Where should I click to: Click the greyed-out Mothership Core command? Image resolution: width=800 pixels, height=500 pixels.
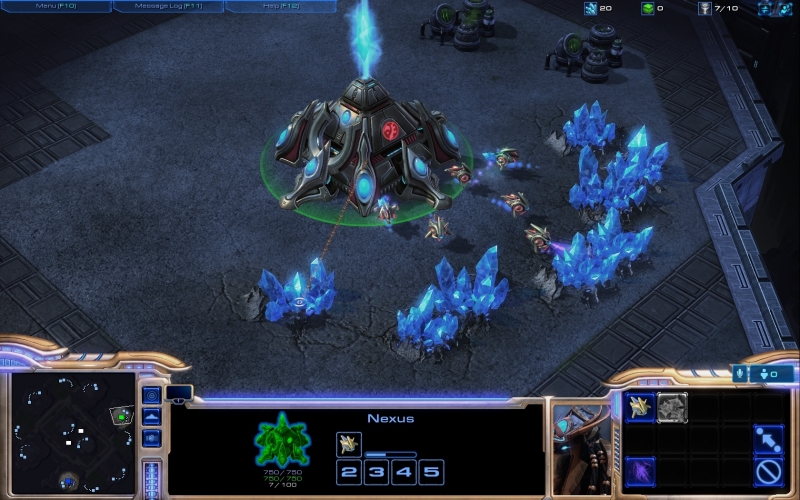(x=672, y=404)
